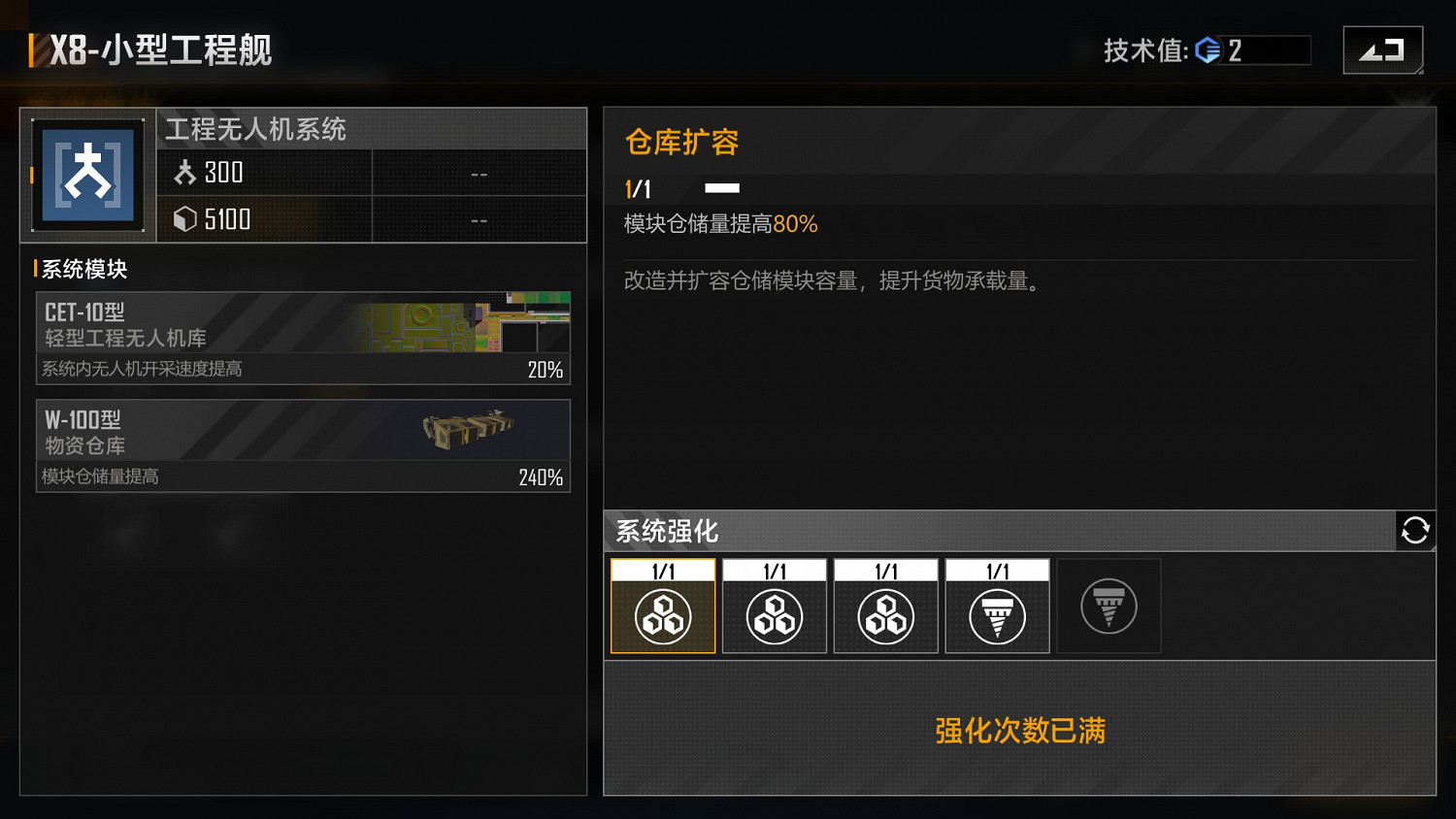This screenshot has height=819, width=1456.
Task: Click the back arrow button top right
Action: click(x=1383, y=49)
